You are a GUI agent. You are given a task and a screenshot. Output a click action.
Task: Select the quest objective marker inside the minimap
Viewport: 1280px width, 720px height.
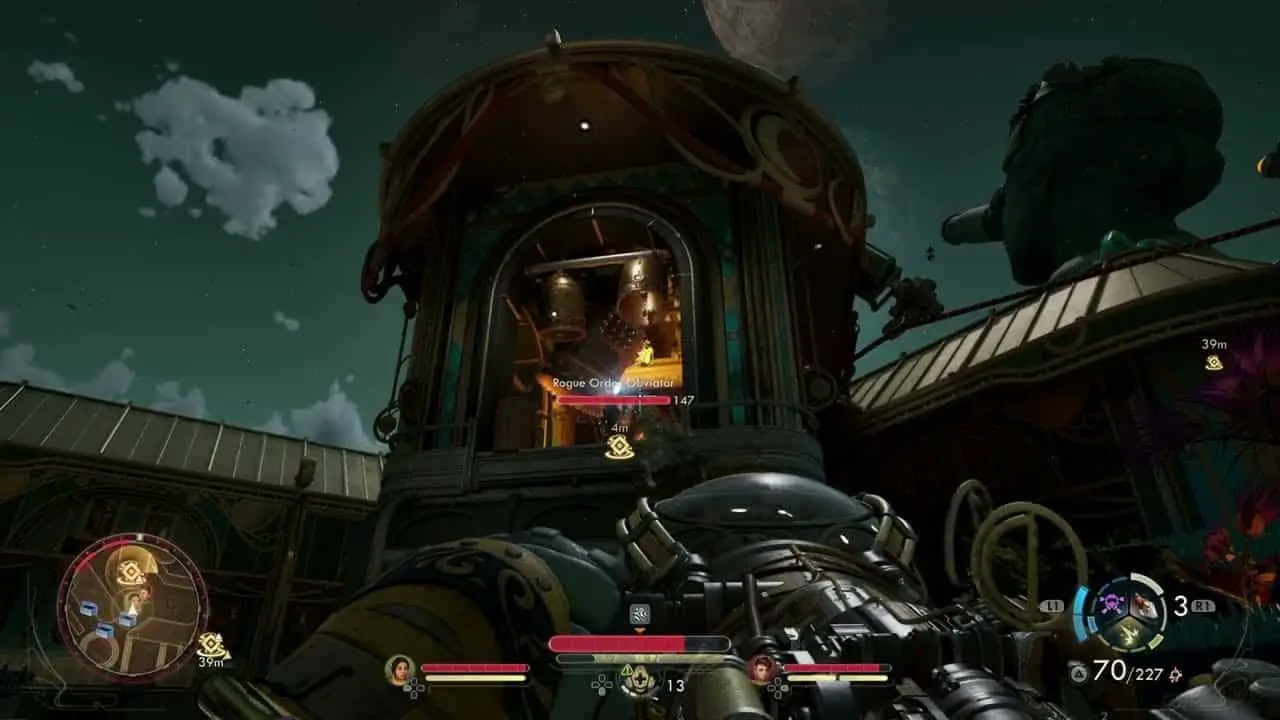tap(129, 572)
